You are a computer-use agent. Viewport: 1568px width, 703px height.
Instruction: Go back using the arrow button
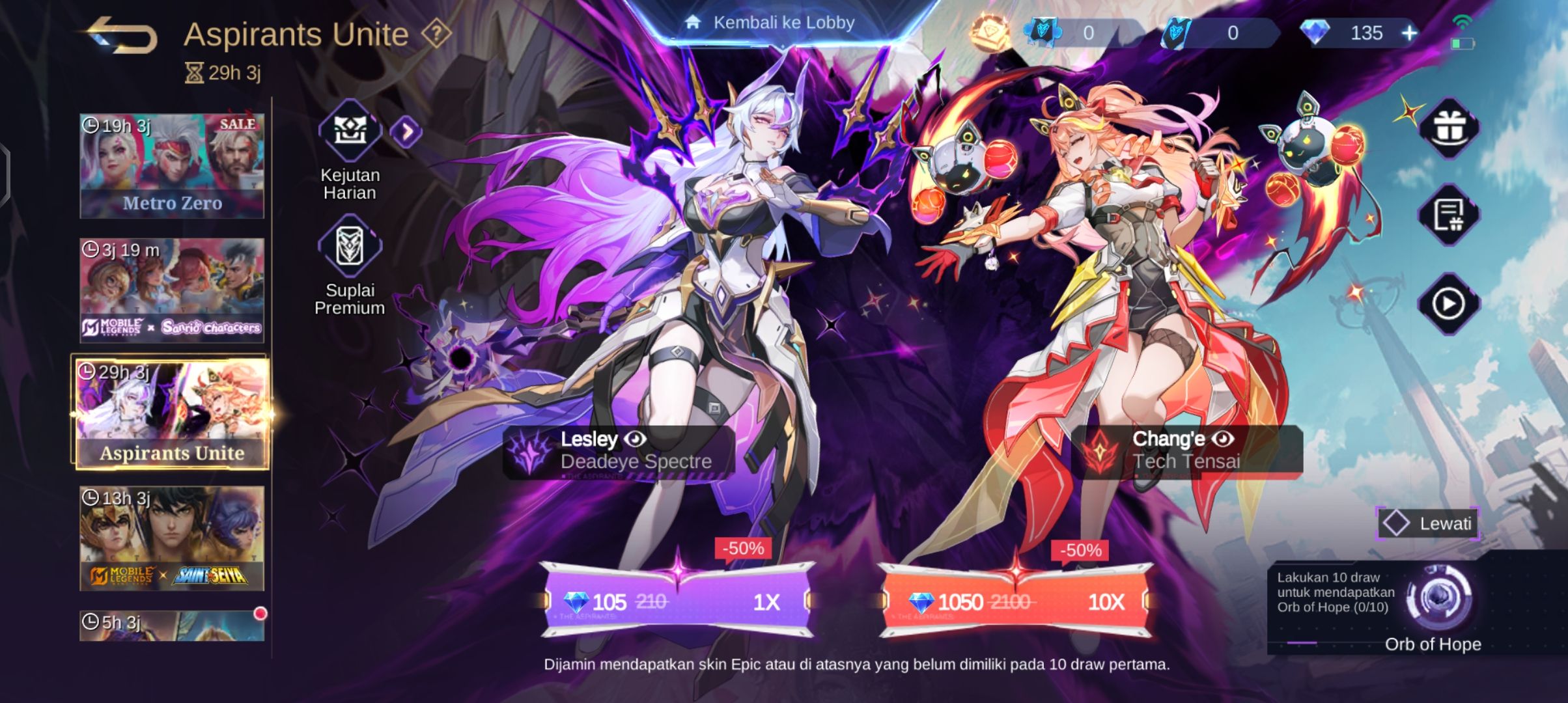coord(122,36)
